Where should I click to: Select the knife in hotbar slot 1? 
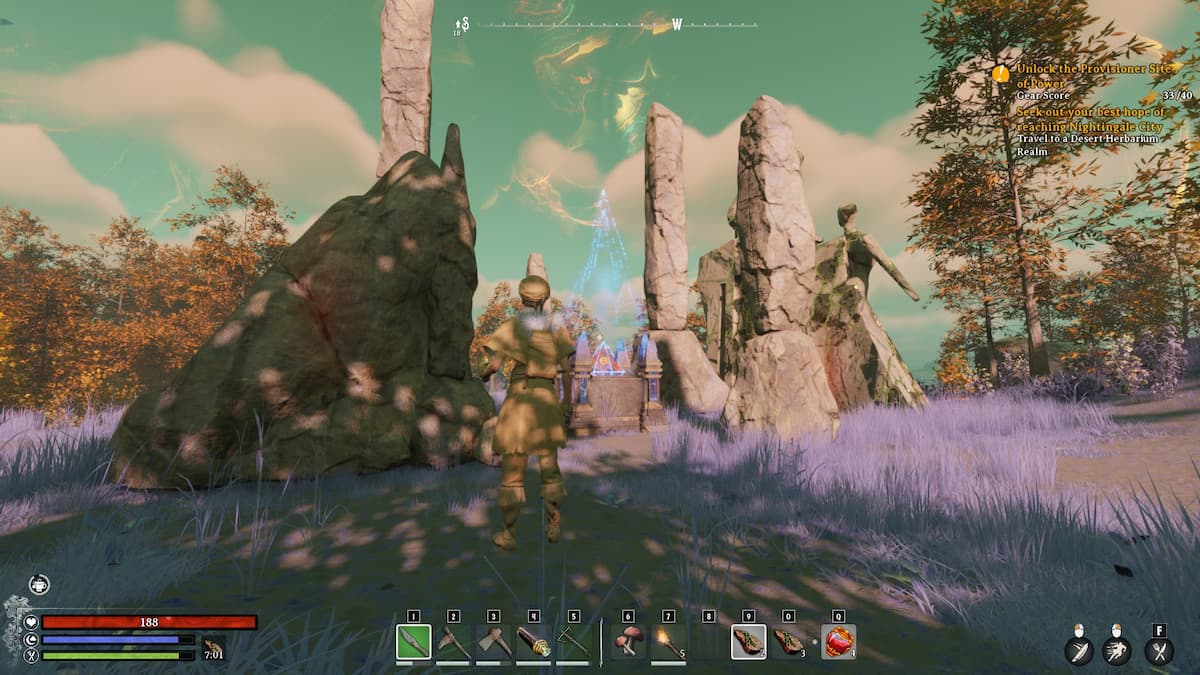pyautogui.click(x=413, y=642)
